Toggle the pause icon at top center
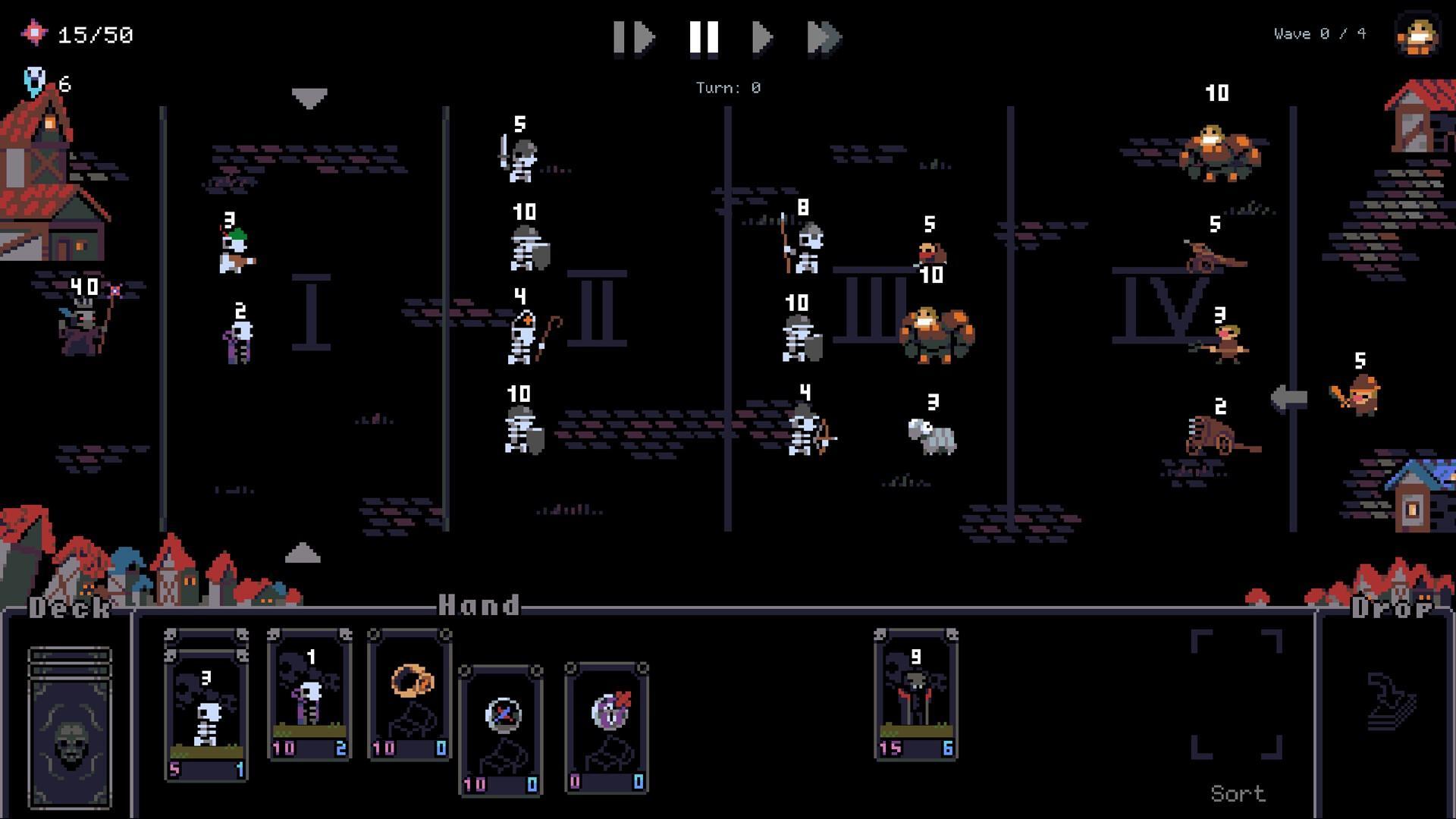 click(x=705, y=36)
